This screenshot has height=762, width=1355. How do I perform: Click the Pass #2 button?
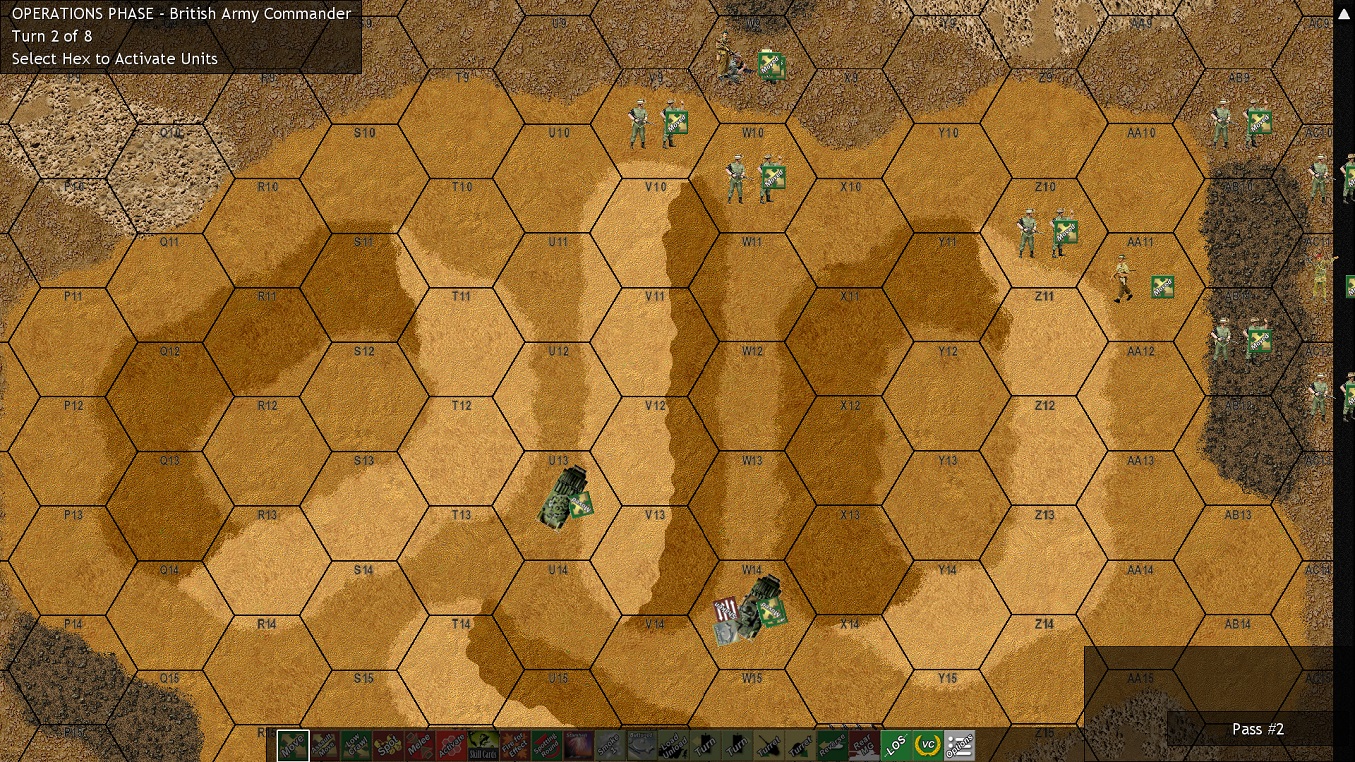tap(1257, 729)
